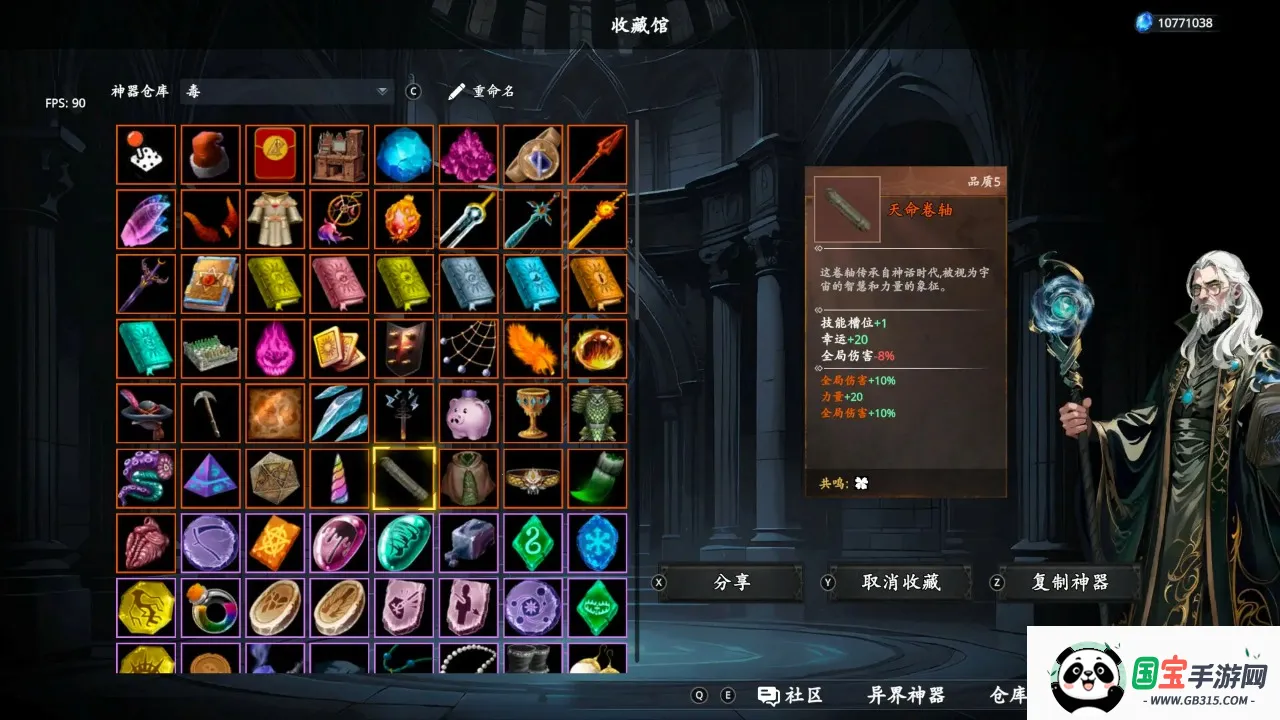Select the unicorn horn artifact
The width and height of the screenshot is (1280, 720).
pyautogui.click(x=339, y=478)
